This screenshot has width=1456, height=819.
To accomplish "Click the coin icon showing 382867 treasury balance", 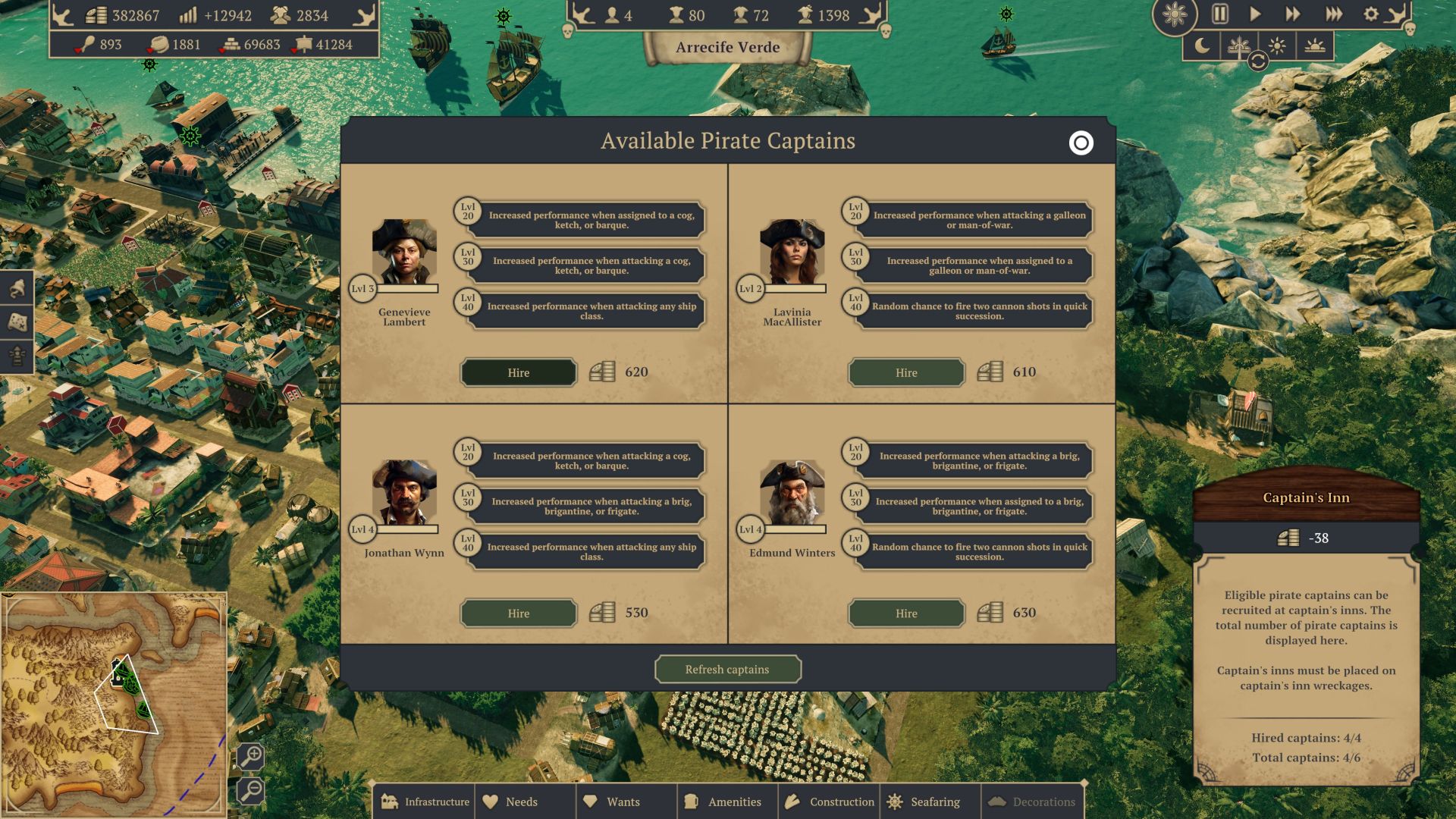I will (95, 14).
